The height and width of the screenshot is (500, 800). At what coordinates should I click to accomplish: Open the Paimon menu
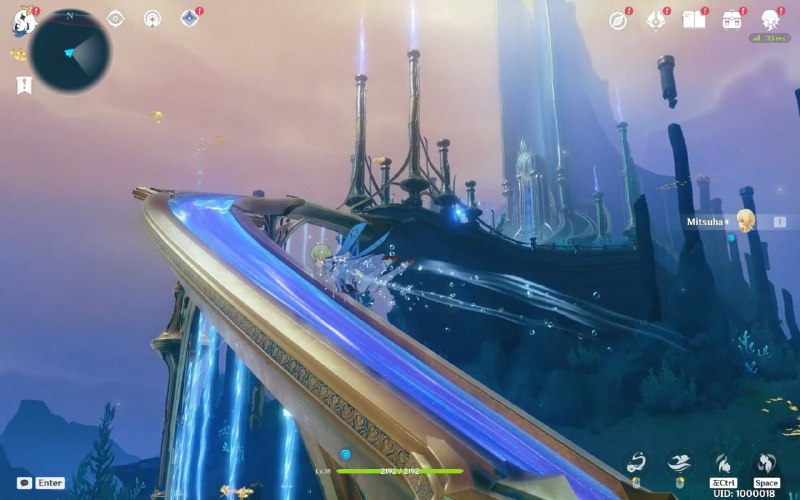pos(24,19)
